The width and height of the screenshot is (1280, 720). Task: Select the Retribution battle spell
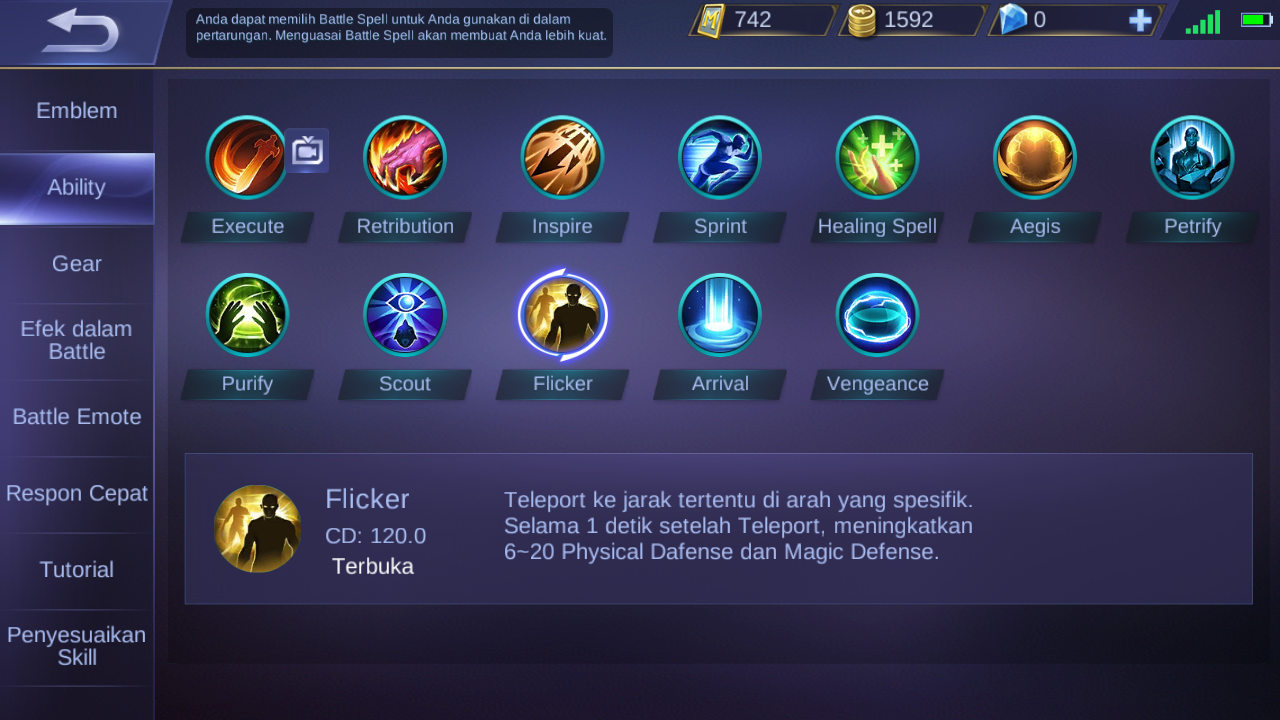405,157
